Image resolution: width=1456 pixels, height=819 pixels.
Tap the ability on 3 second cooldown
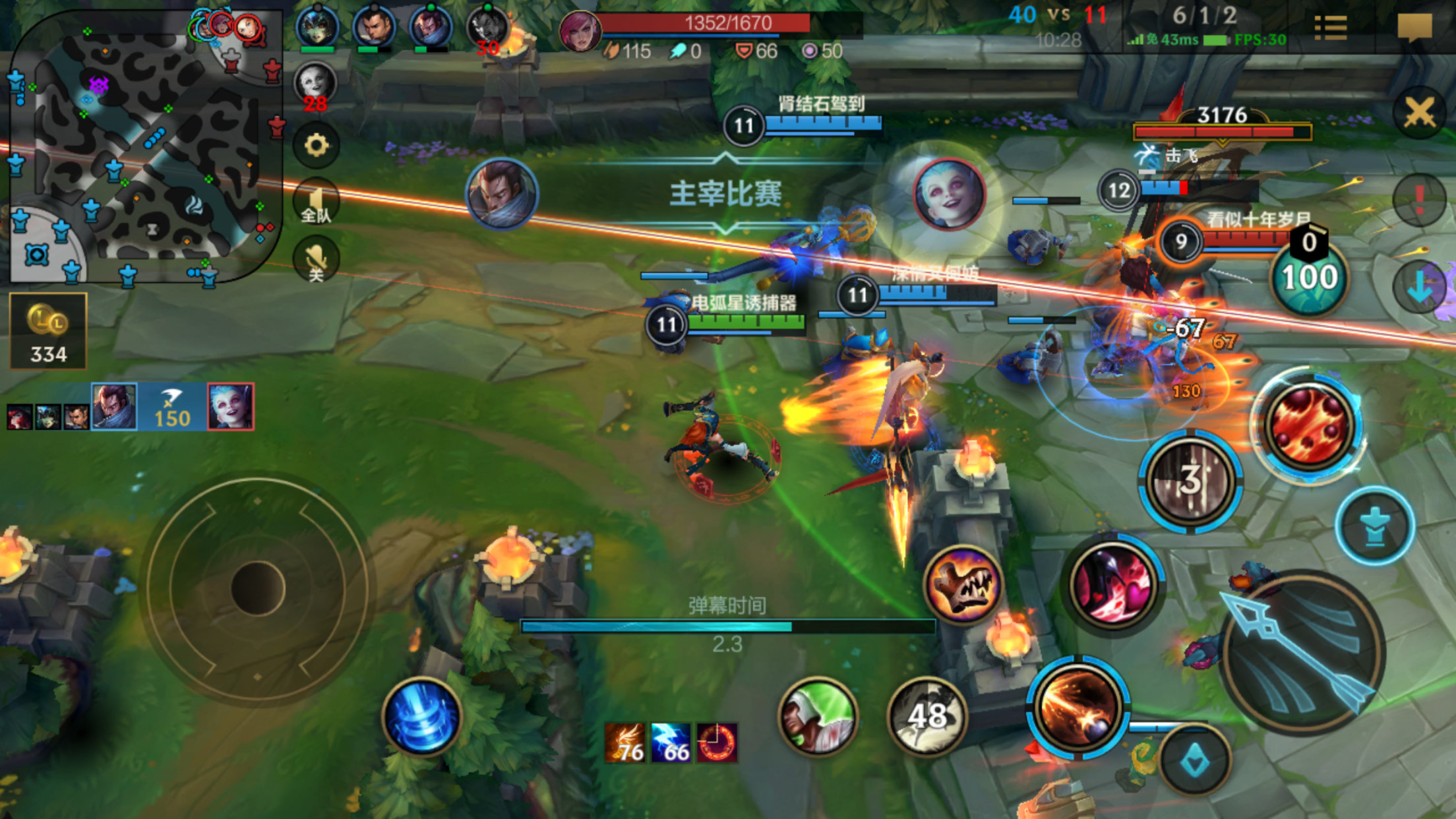pos(1190,481)
